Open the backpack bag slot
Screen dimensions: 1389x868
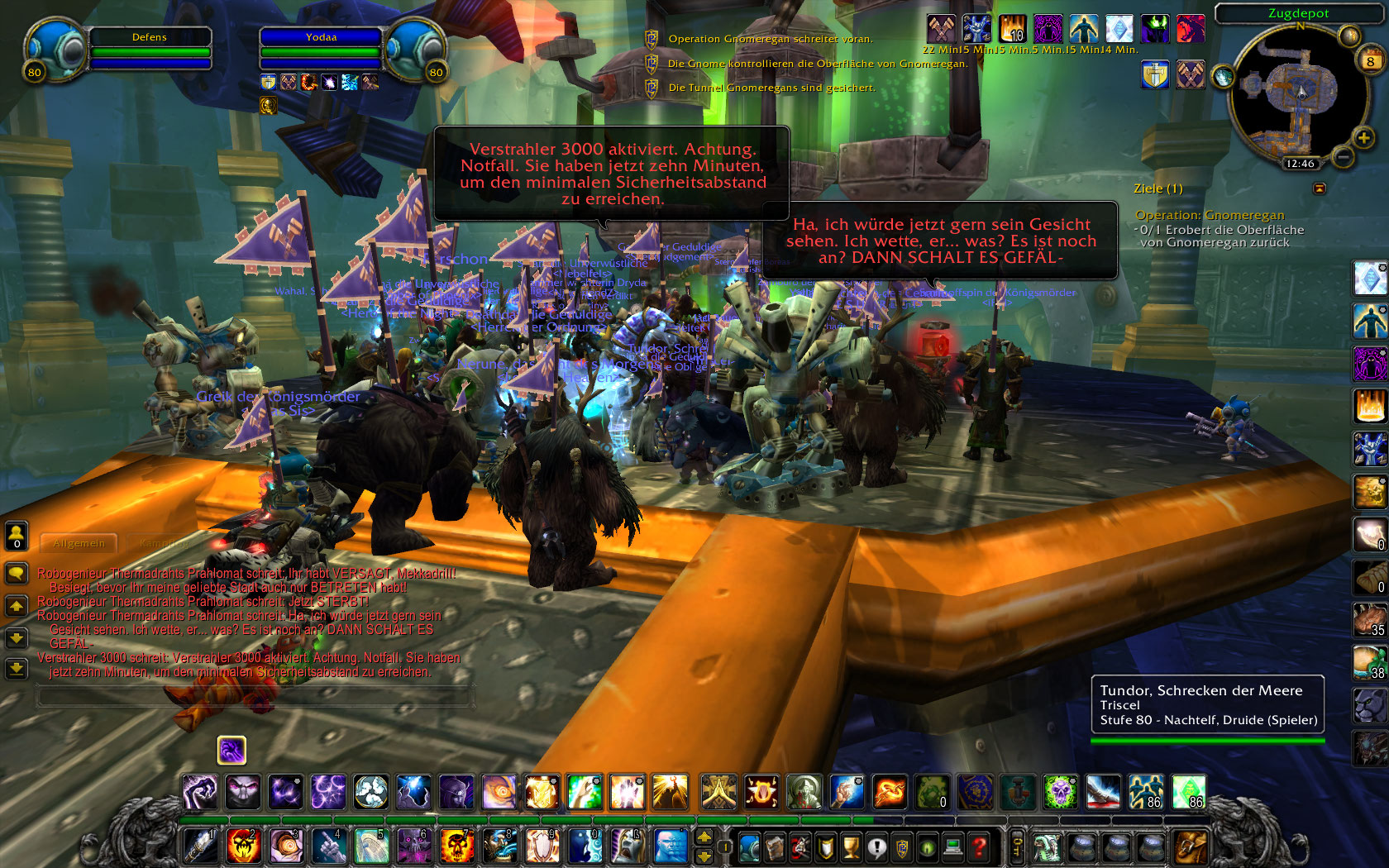(x=1191, y=846)
